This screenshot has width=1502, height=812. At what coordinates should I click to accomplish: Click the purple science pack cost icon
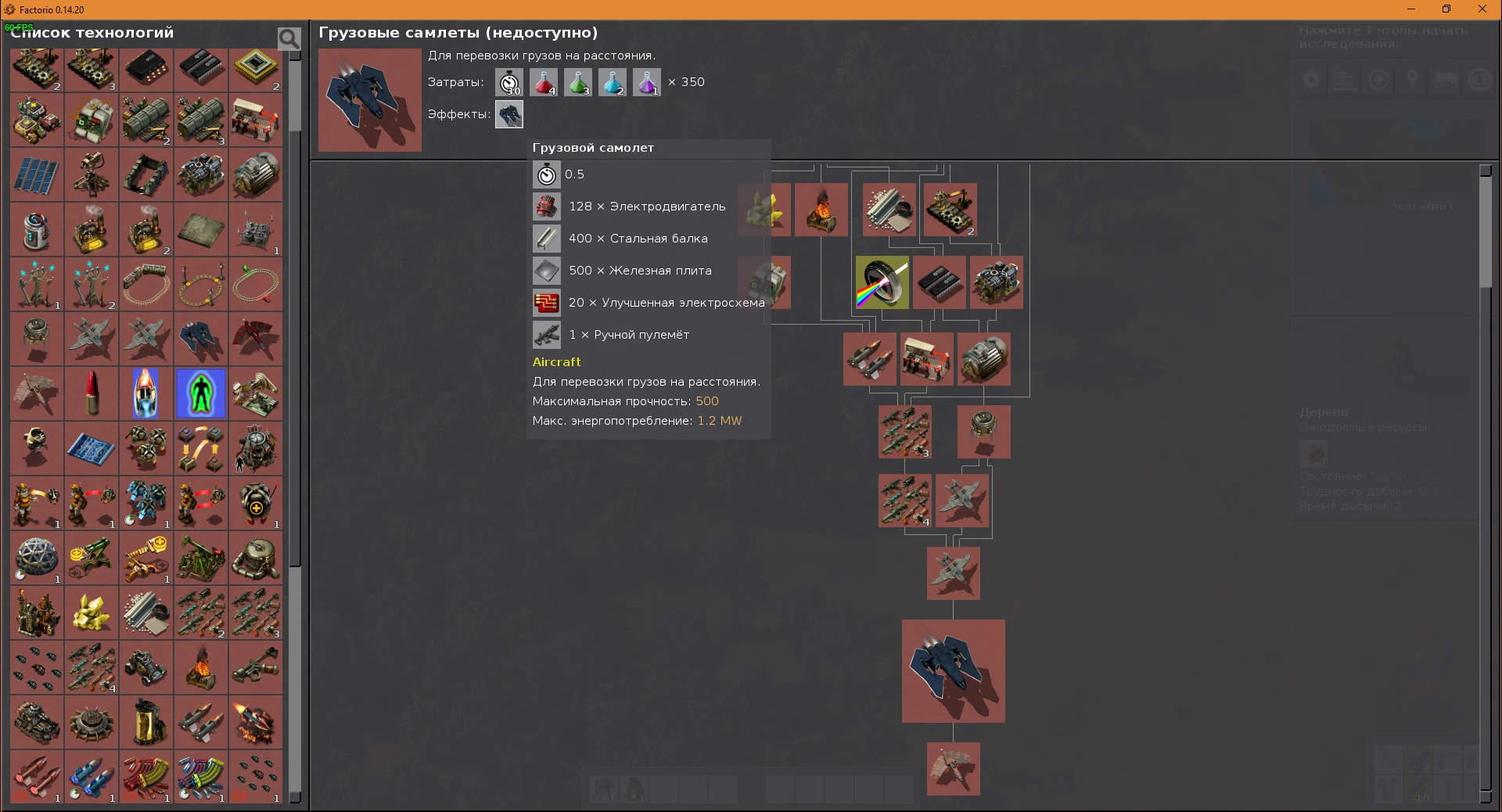click(647, 82)
